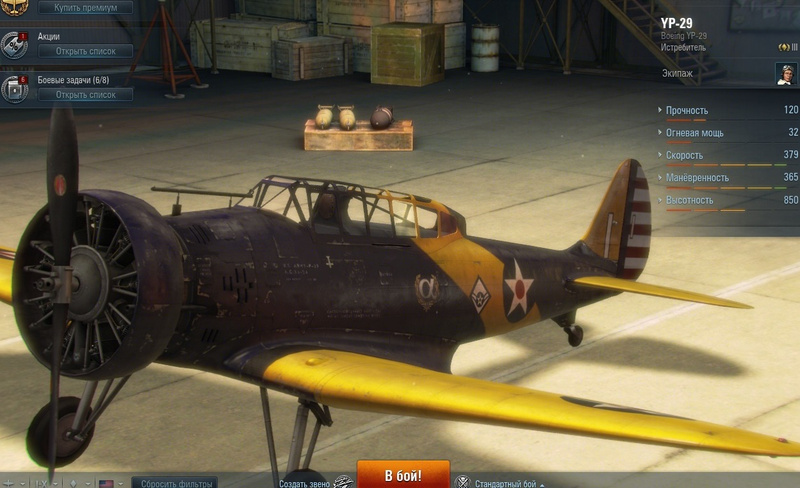Select Создать звено to create a flight
The width and height of the screenshot is (800, 488).
coord(304,483)
